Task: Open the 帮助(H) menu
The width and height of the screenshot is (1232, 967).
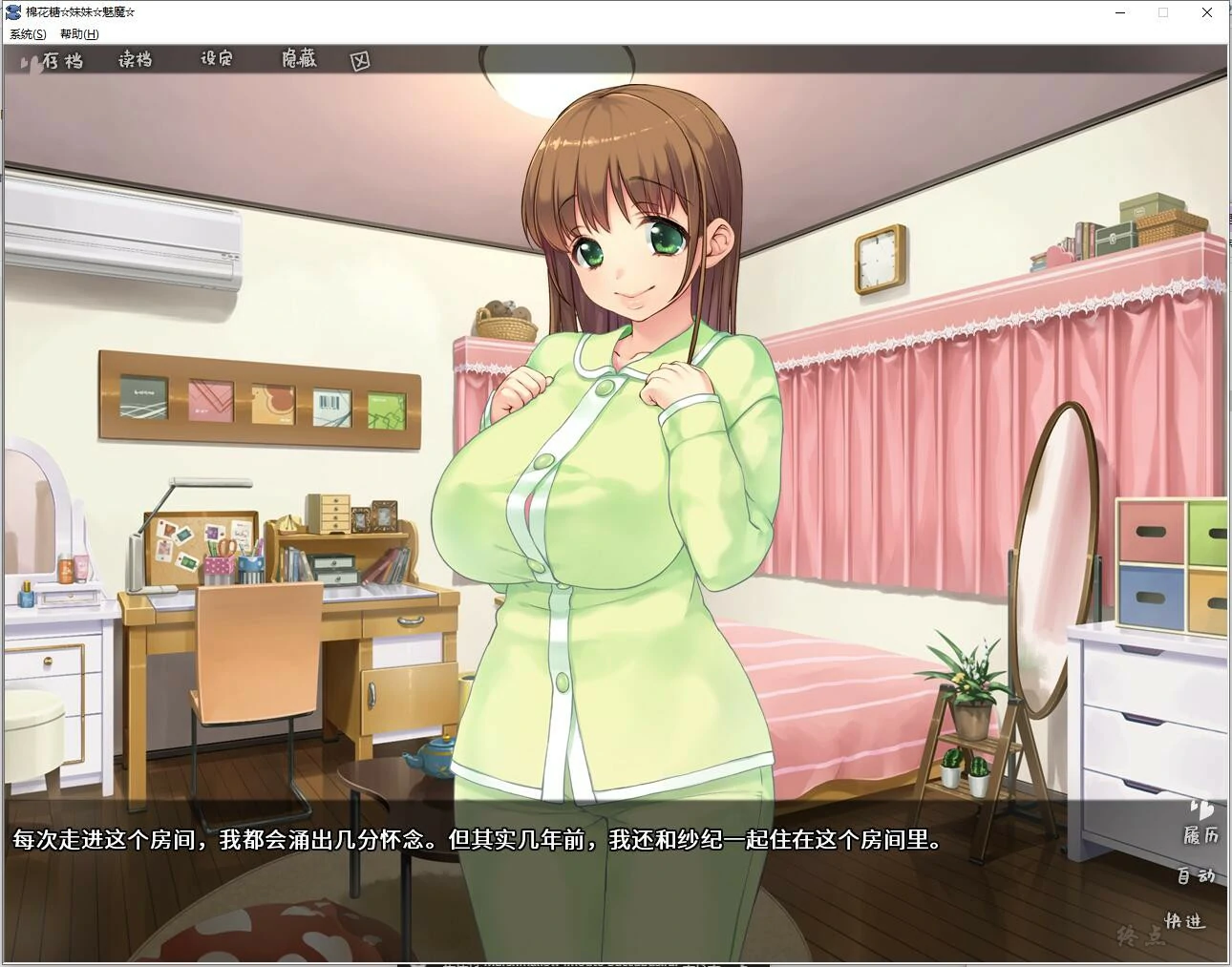Action: tap(81, 33)
